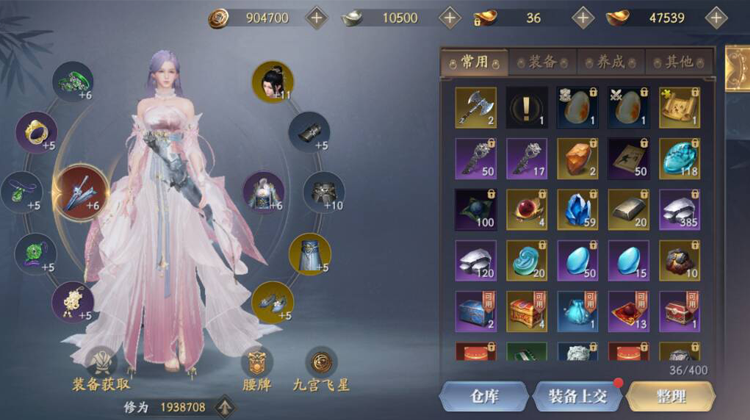
Task: Choose the character portrait fashion slot
Action: pyautogui.click(x=272, y=82)
